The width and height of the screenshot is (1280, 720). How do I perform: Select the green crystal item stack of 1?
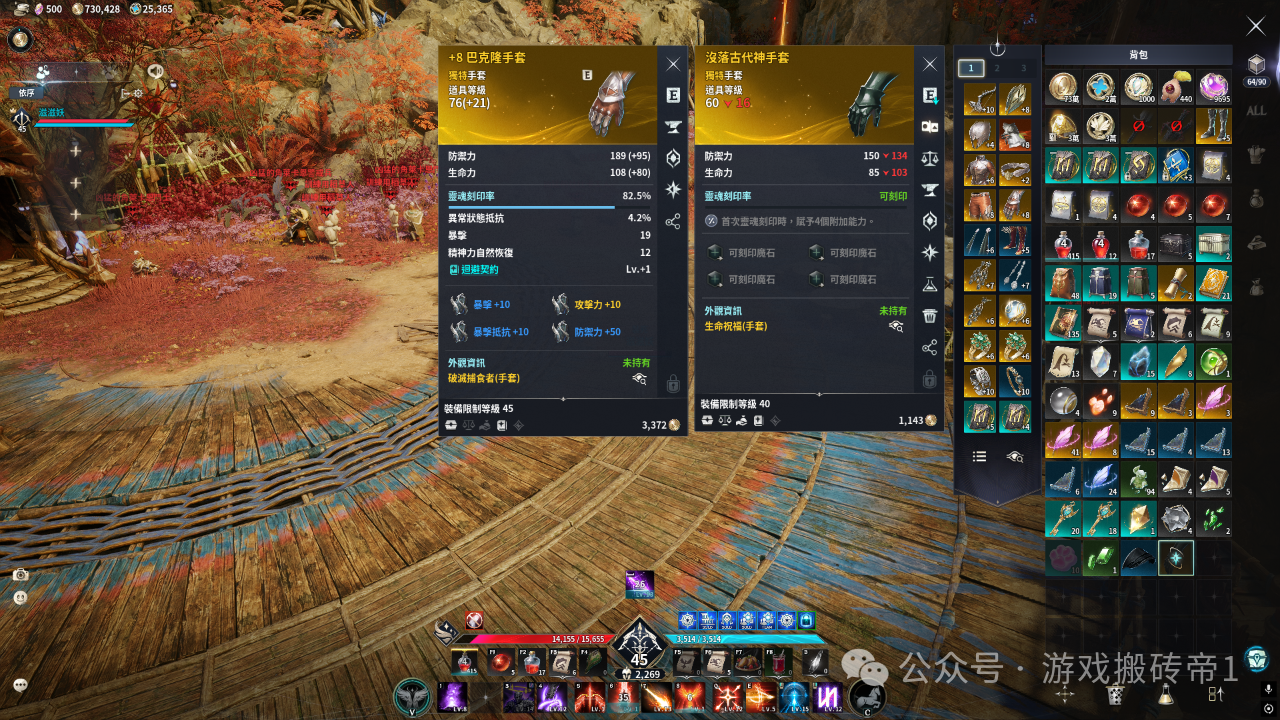[1100, 558]
